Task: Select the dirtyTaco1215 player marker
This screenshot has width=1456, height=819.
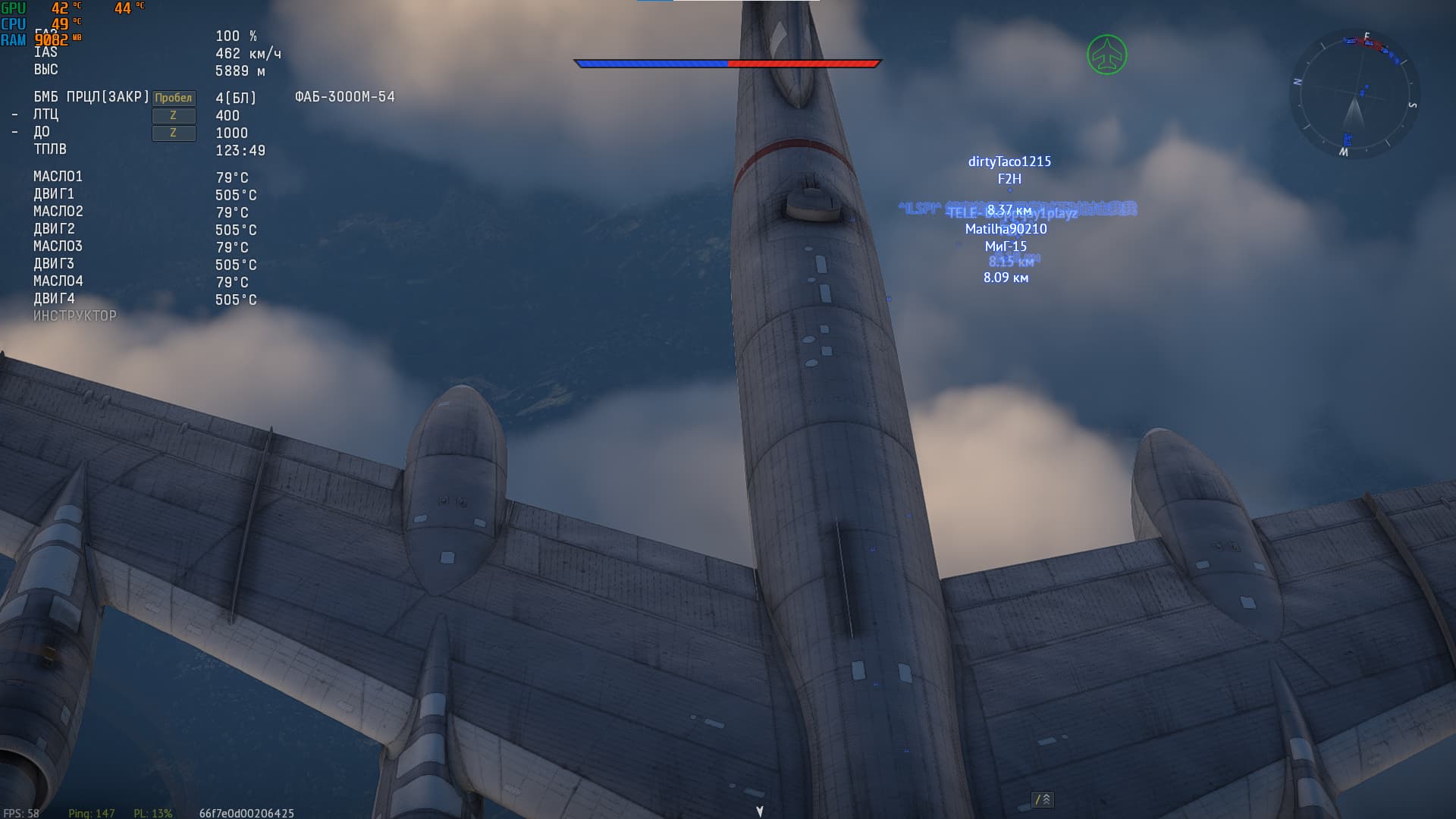Action: point(1009,162)
